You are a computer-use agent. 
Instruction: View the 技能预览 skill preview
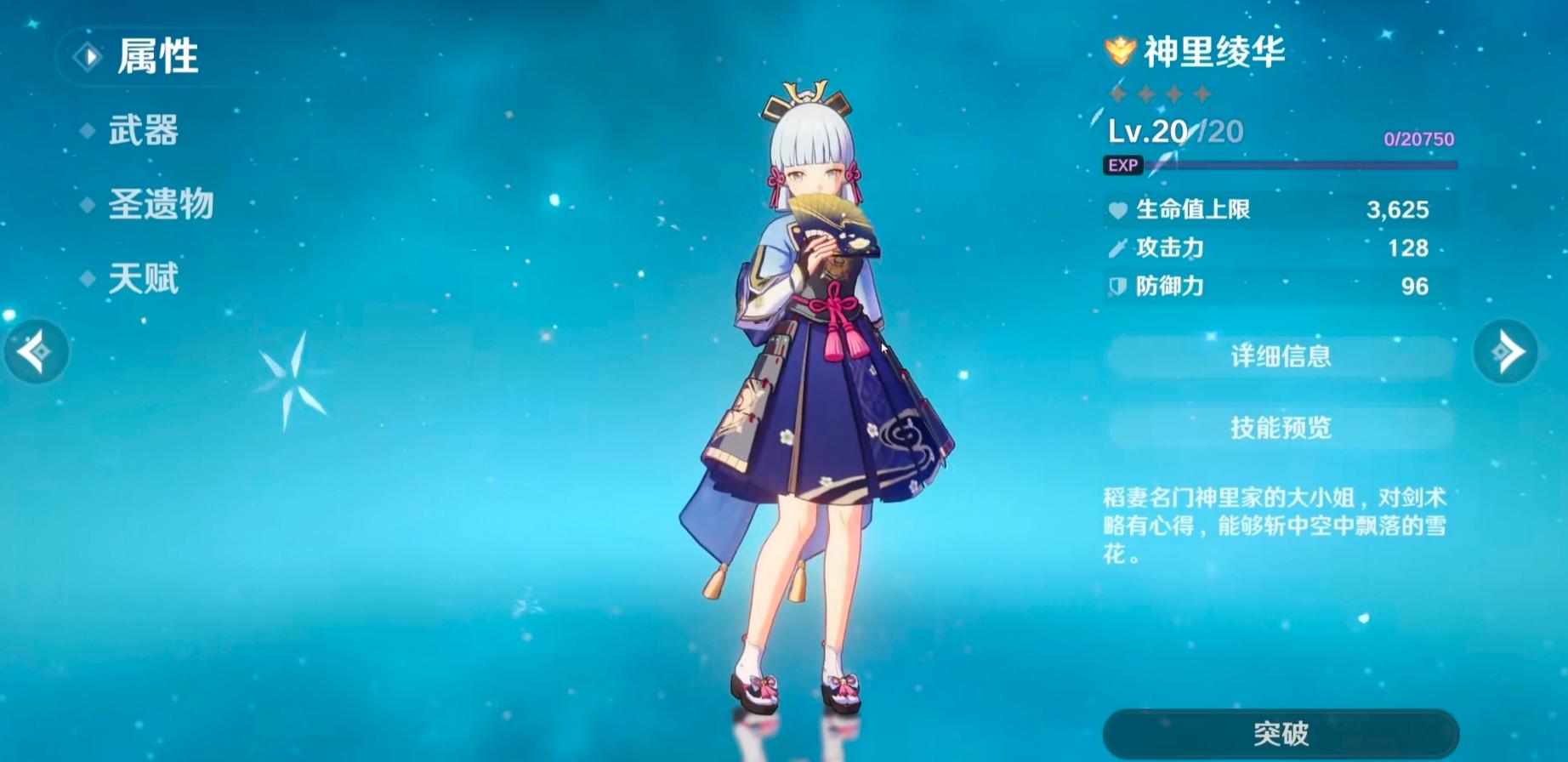pyautogui.click(x=1281, y=427)
